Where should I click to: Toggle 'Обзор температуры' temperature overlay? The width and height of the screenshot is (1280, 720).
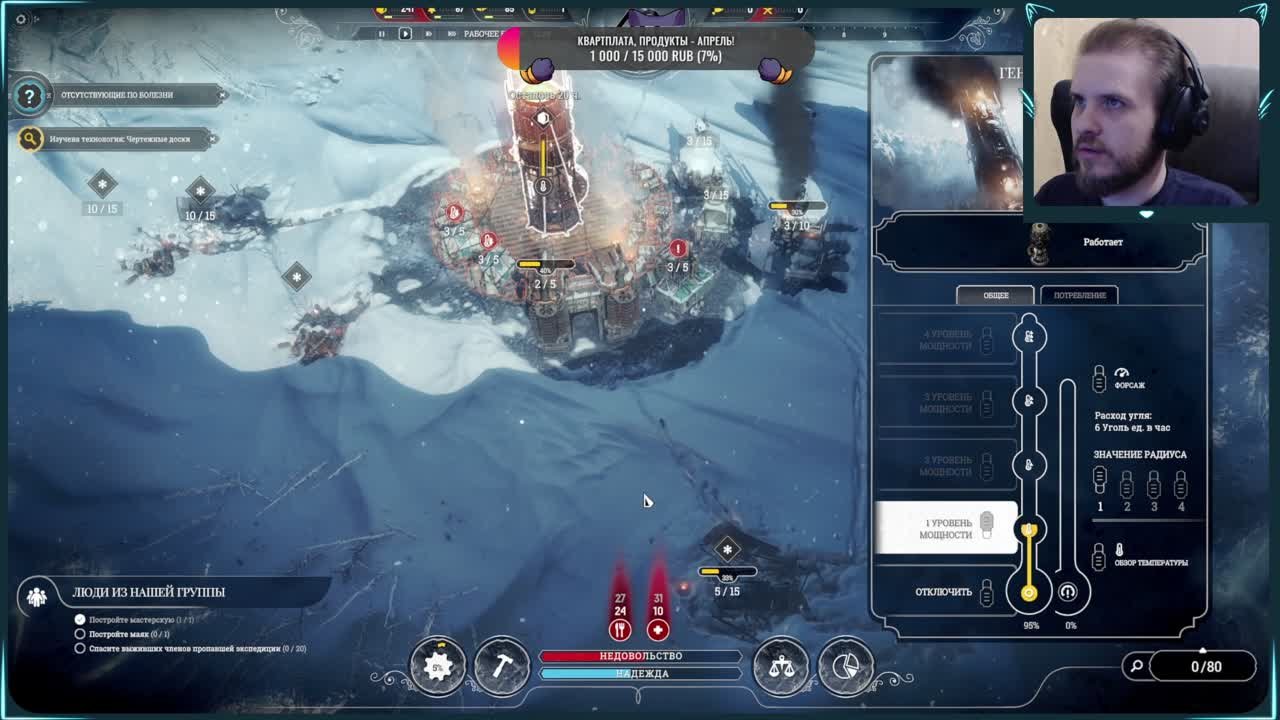(1100, 557)
